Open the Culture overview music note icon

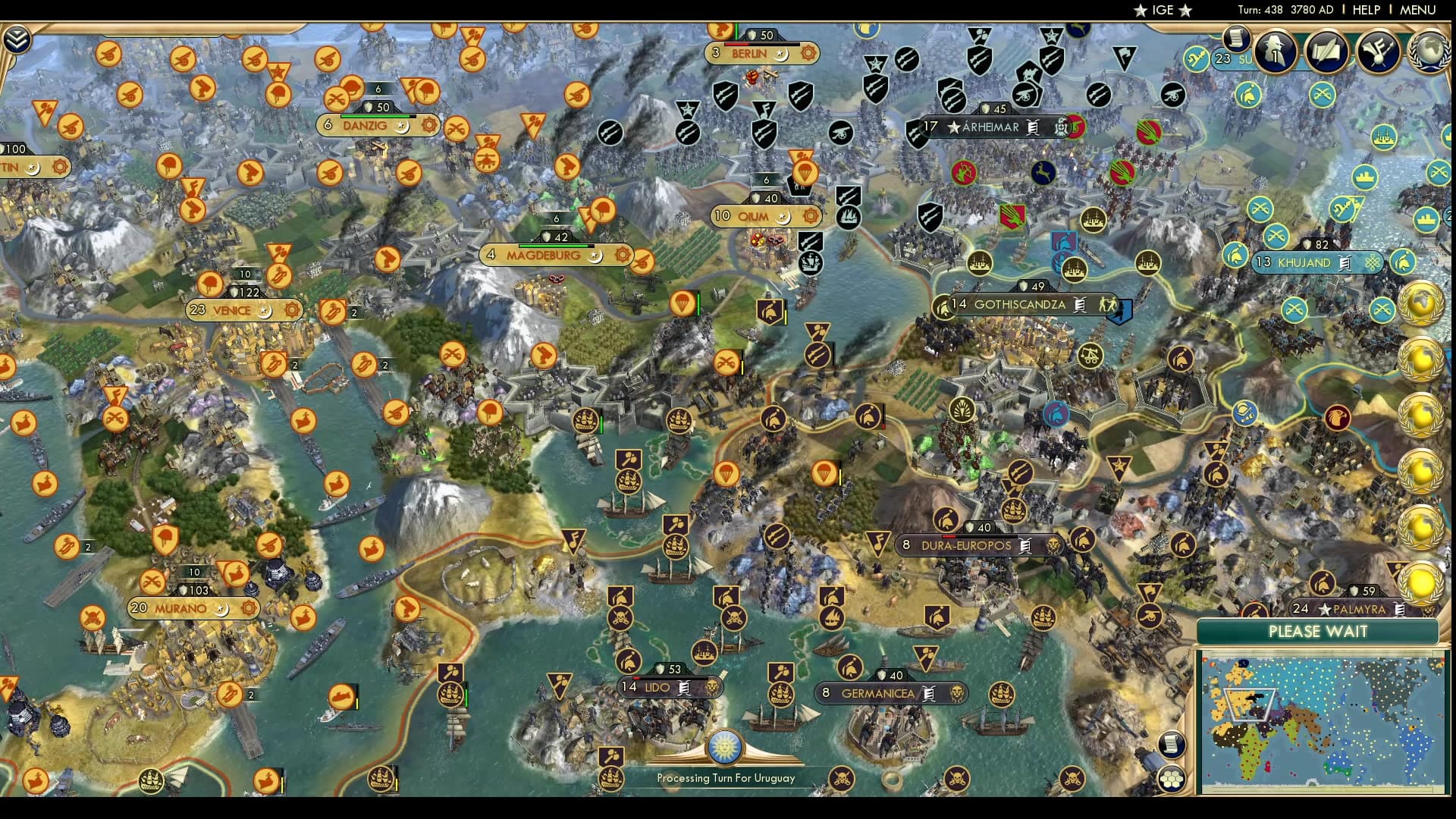coord(1378,52)
